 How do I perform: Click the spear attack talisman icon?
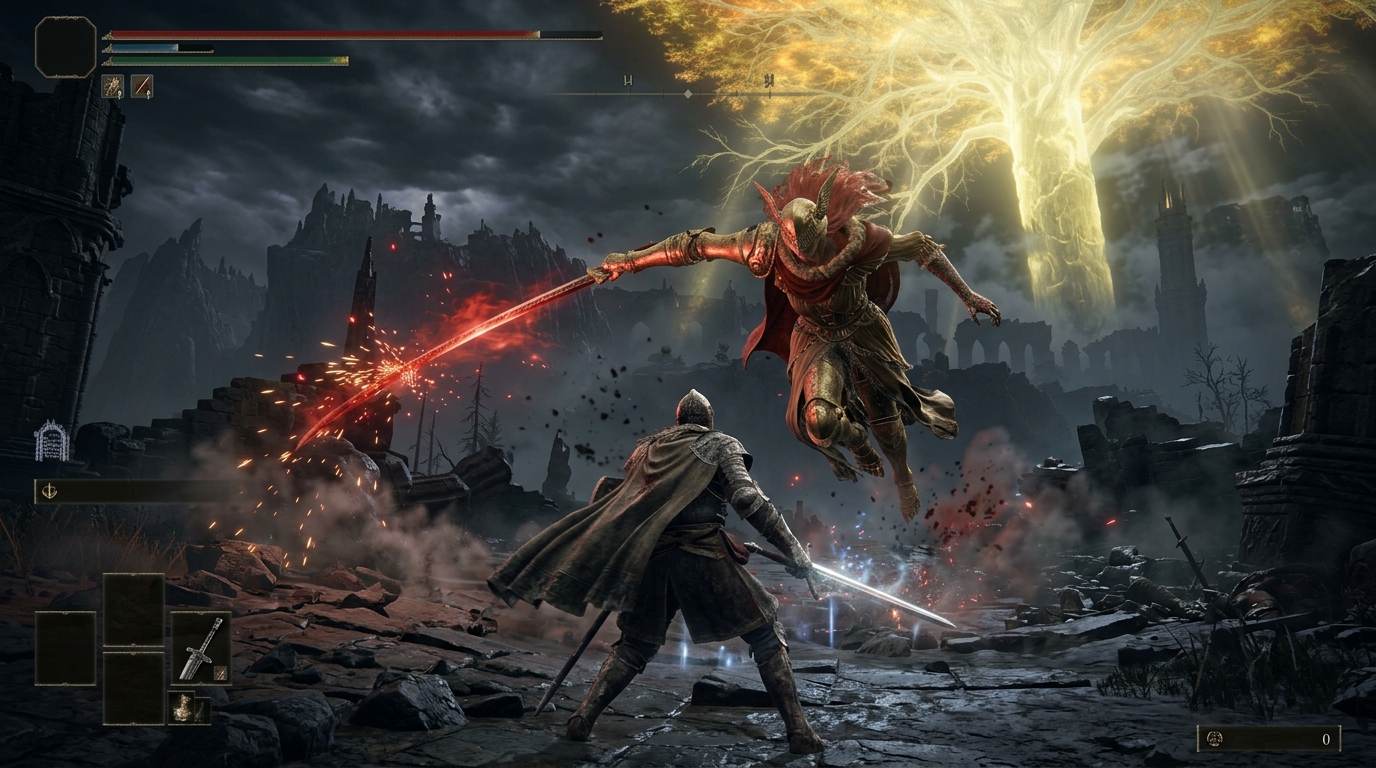pos(112,86)
